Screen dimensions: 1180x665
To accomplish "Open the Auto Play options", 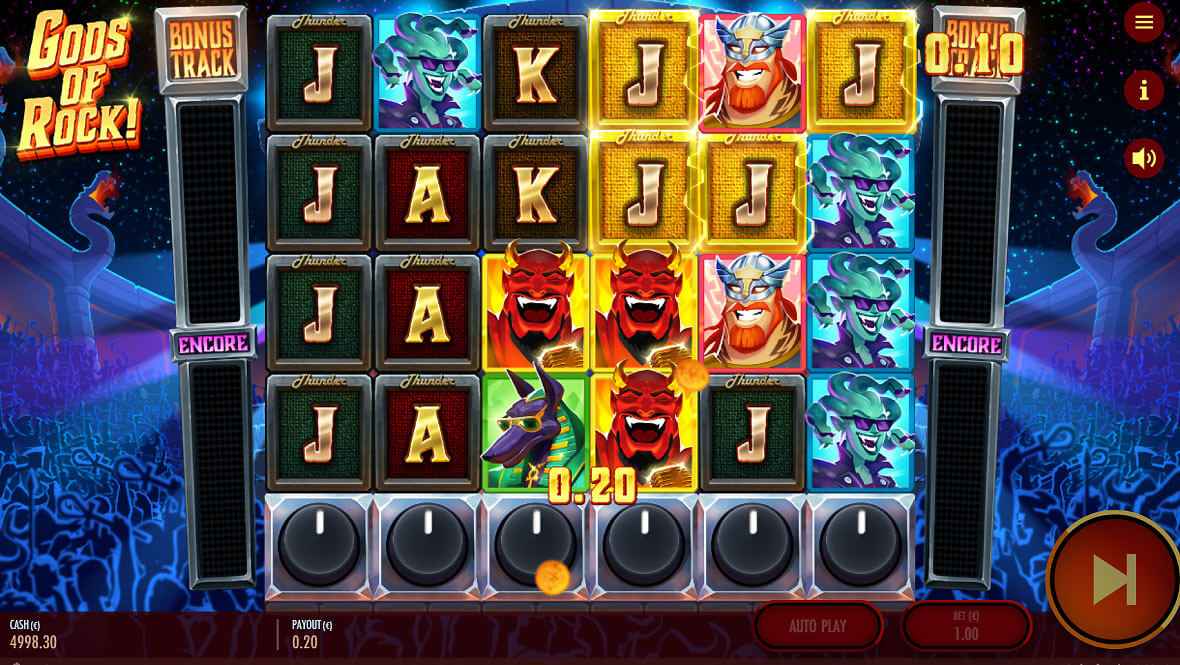I will pyautogui.click(x=817, y=626).
